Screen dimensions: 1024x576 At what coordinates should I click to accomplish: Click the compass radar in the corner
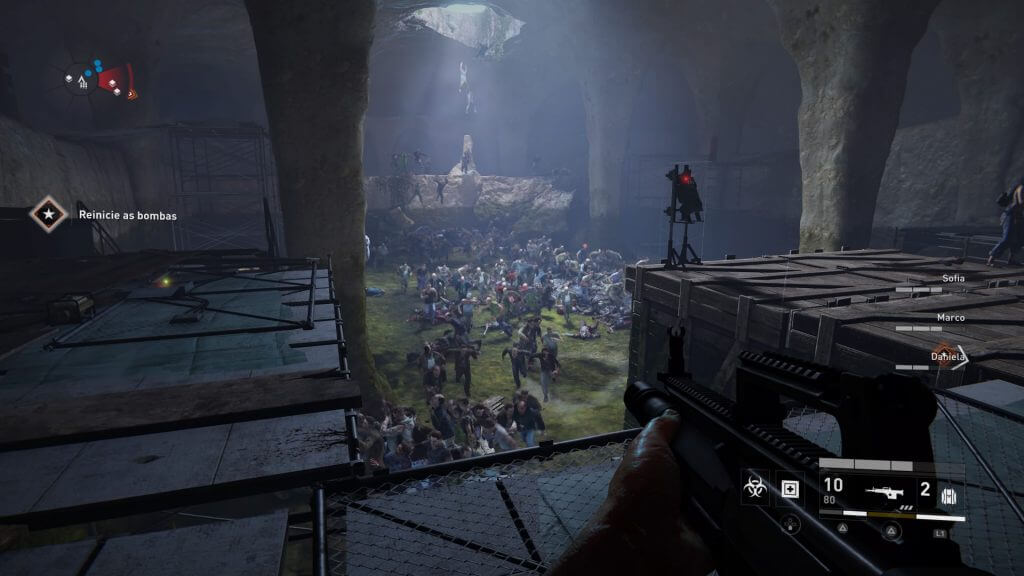(x=97, y=79)
